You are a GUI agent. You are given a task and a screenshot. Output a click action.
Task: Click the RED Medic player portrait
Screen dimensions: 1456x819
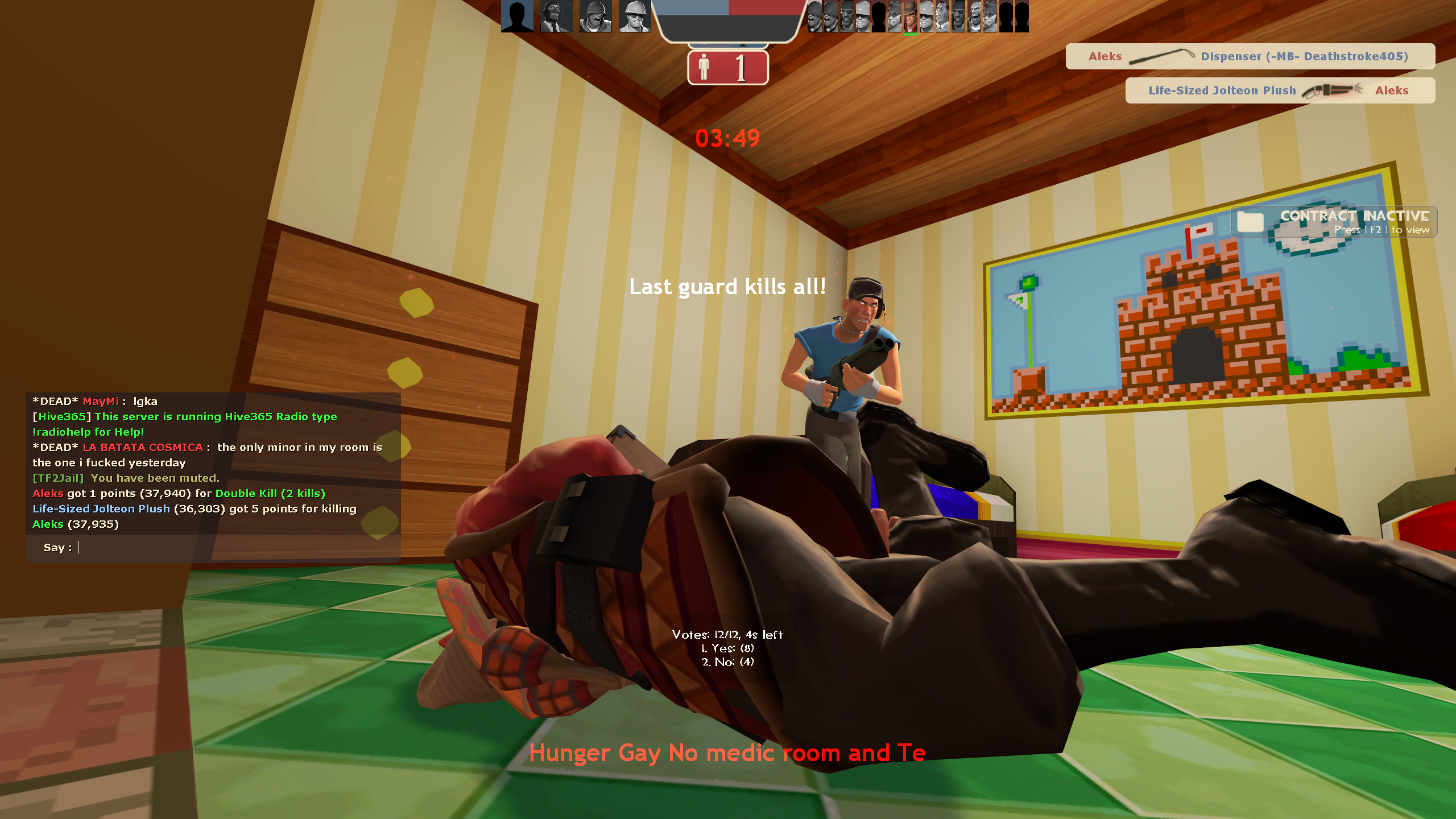pos(942,16)
